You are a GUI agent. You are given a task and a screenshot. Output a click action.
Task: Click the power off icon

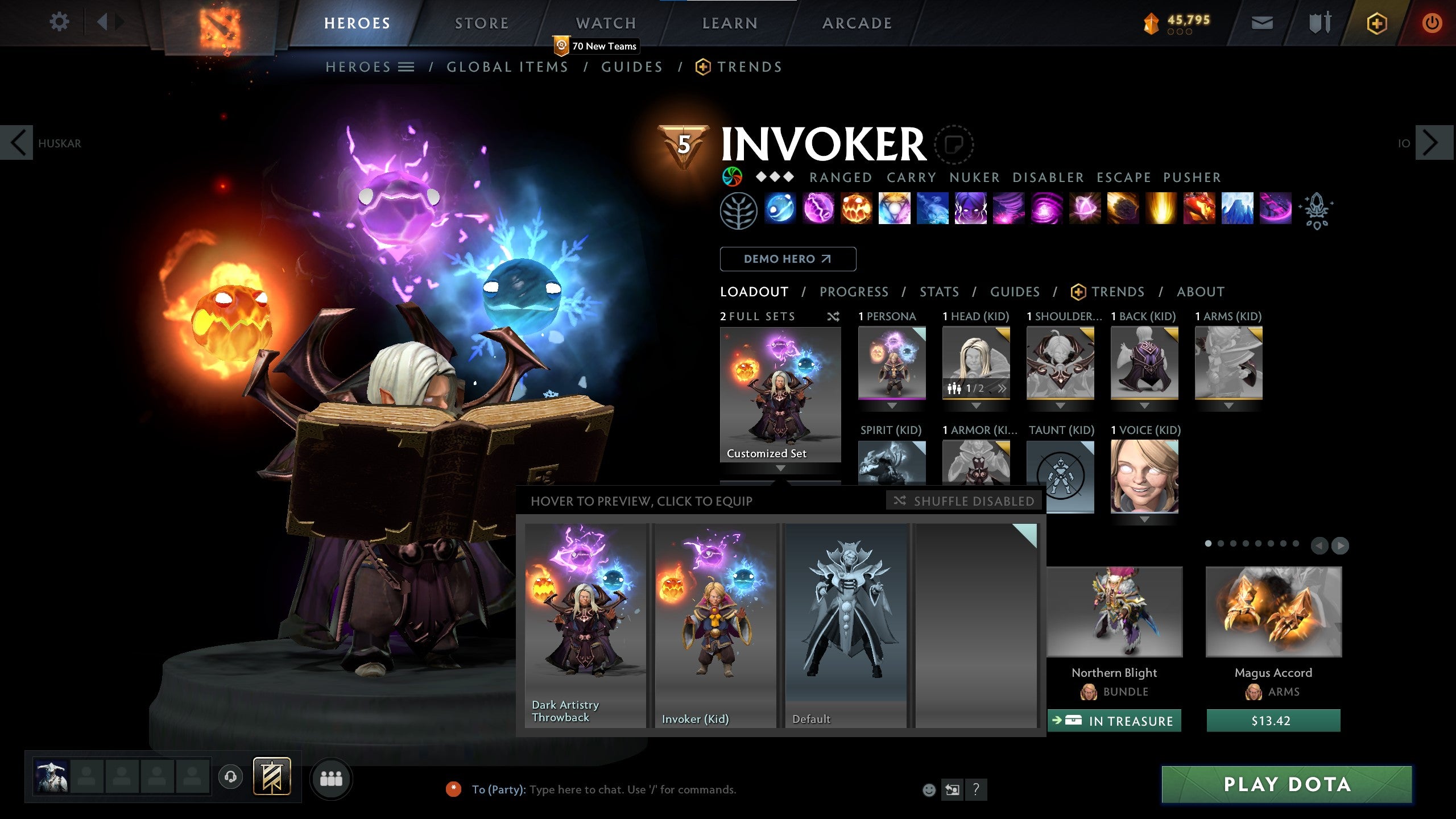pyautogui.click(x=1433, y=22)
